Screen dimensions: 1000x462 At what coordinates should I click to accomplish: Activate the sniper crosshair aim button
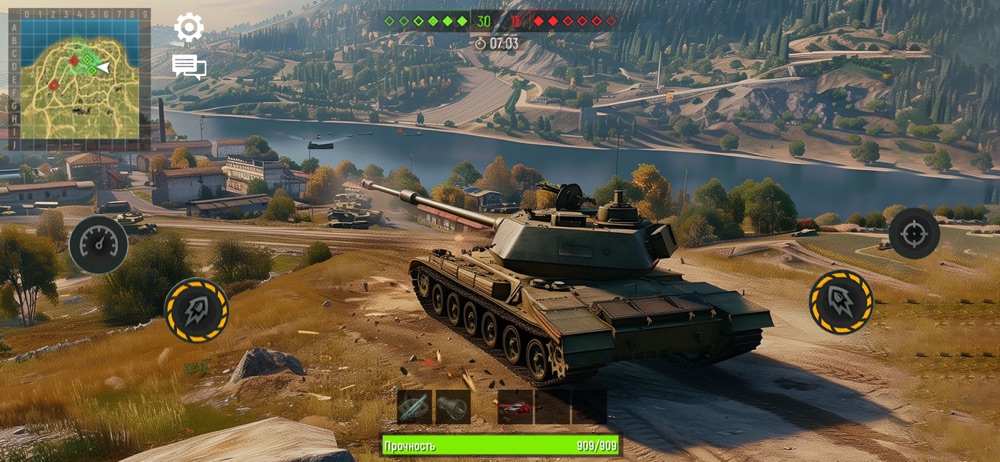pyautogui.click(x=913, y=233)
